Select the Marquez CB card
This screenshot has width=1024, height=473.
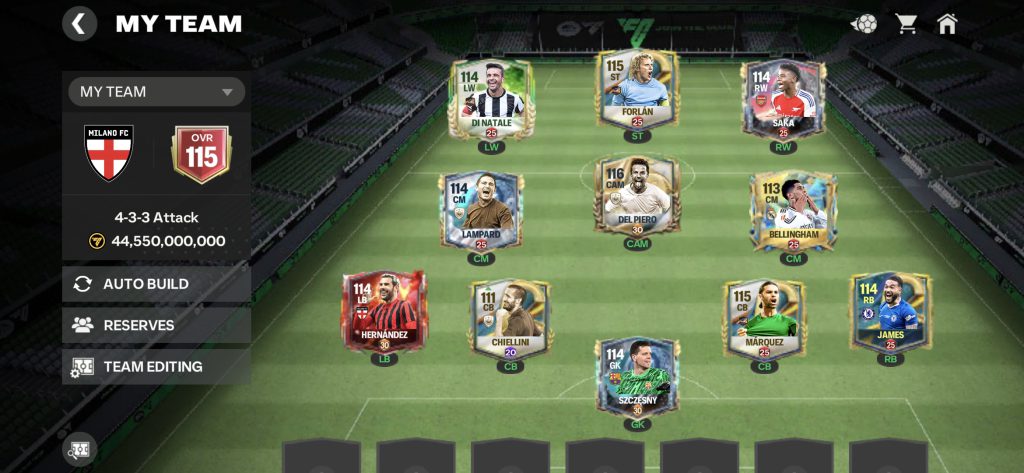(x=764, y=320)
